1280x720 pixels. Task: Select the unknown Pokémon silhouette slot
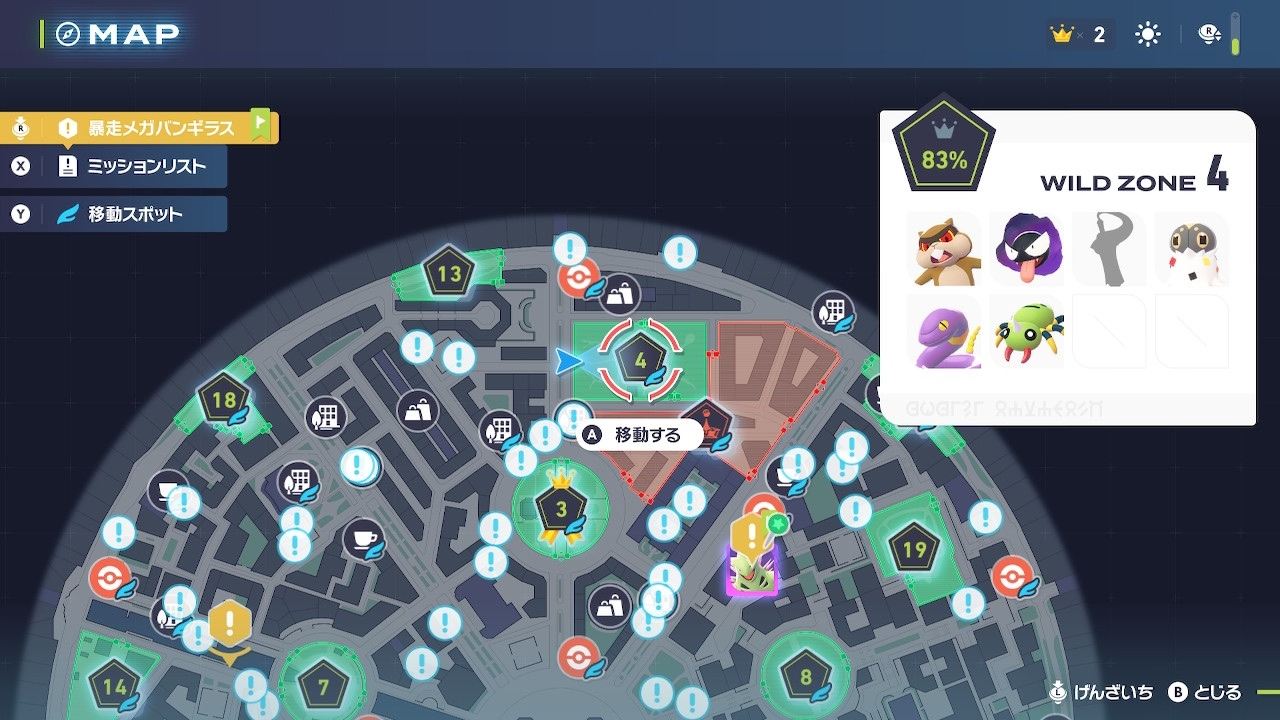[1108, 249]
